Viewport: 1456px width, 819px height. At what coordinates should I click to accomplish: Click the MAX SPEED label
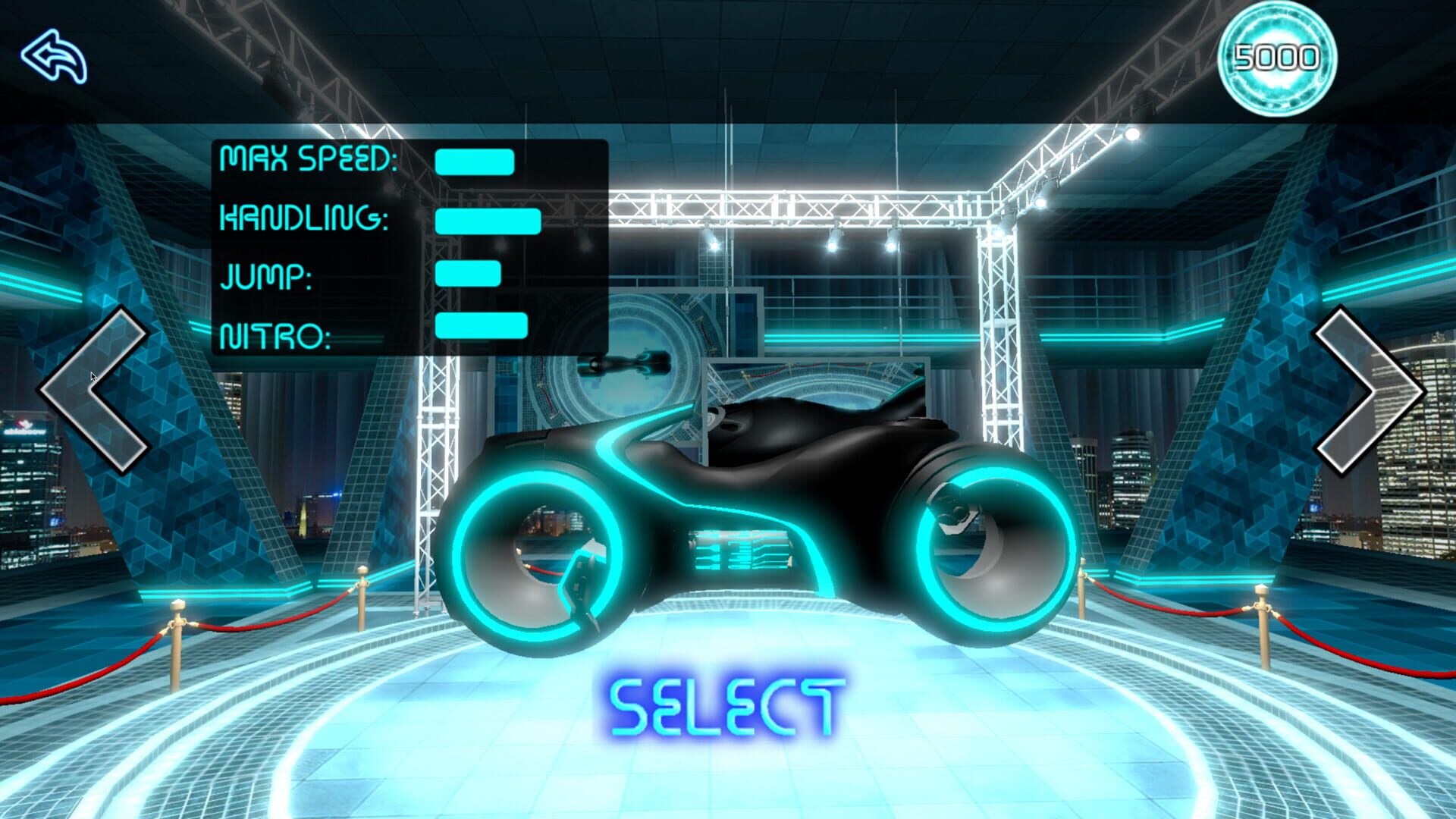coord(307,159)
